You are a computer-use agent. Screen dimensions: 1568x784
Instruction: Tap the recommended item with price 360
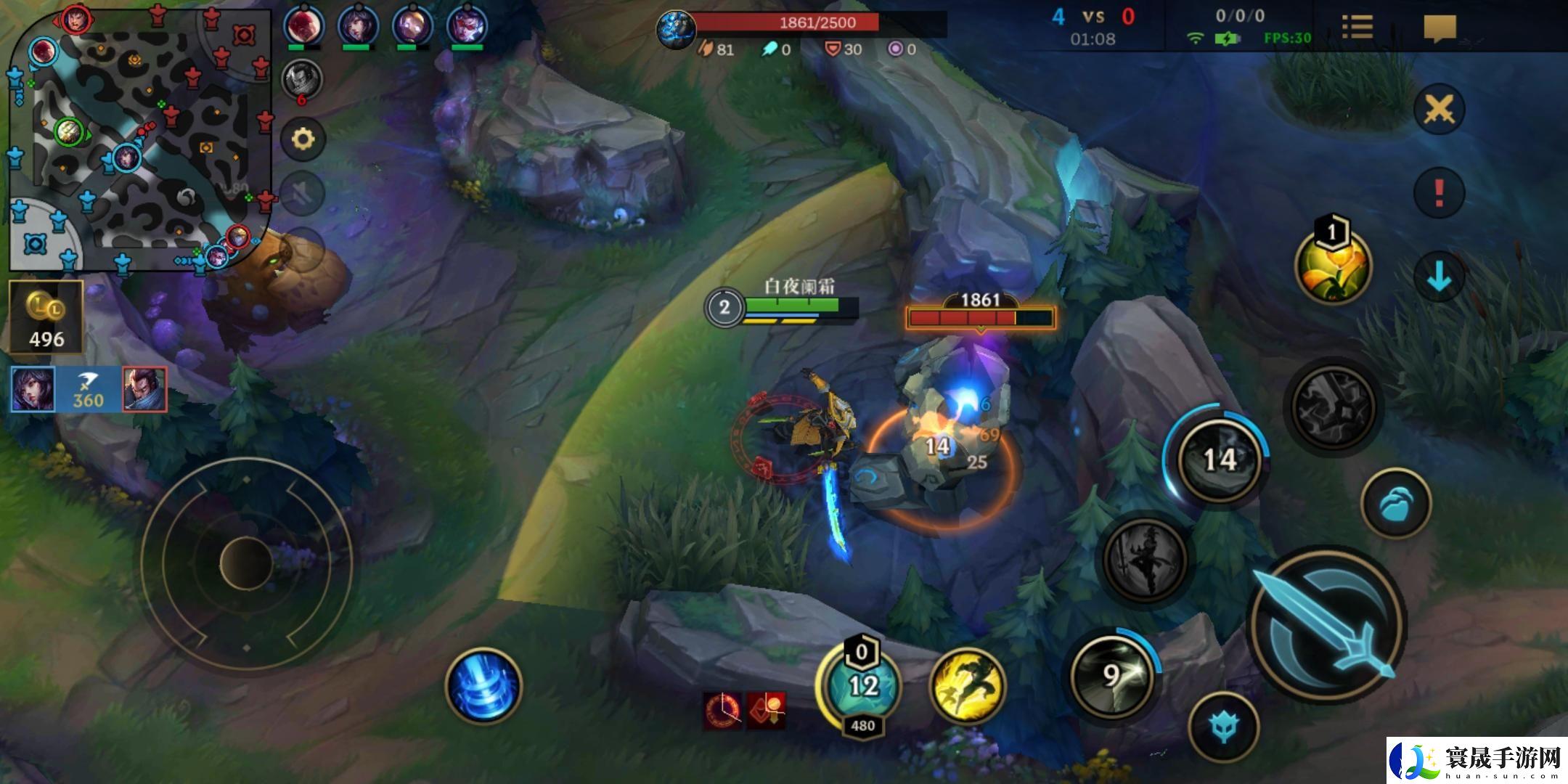pos(88,390)
